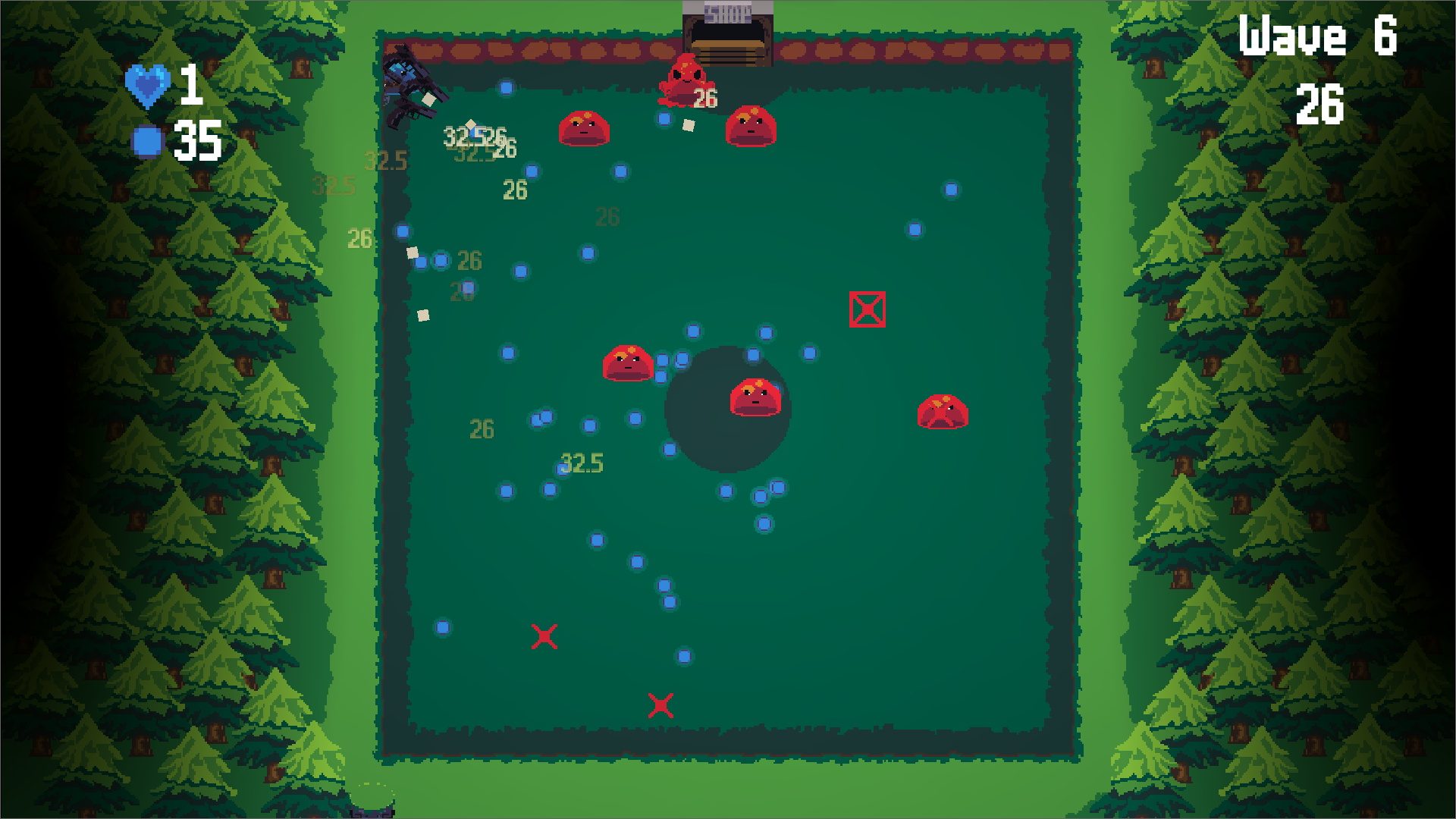Click the slime next to the top-right orb
The height and width of the screenshot is (819, 1456).
[x=749, y=127]
